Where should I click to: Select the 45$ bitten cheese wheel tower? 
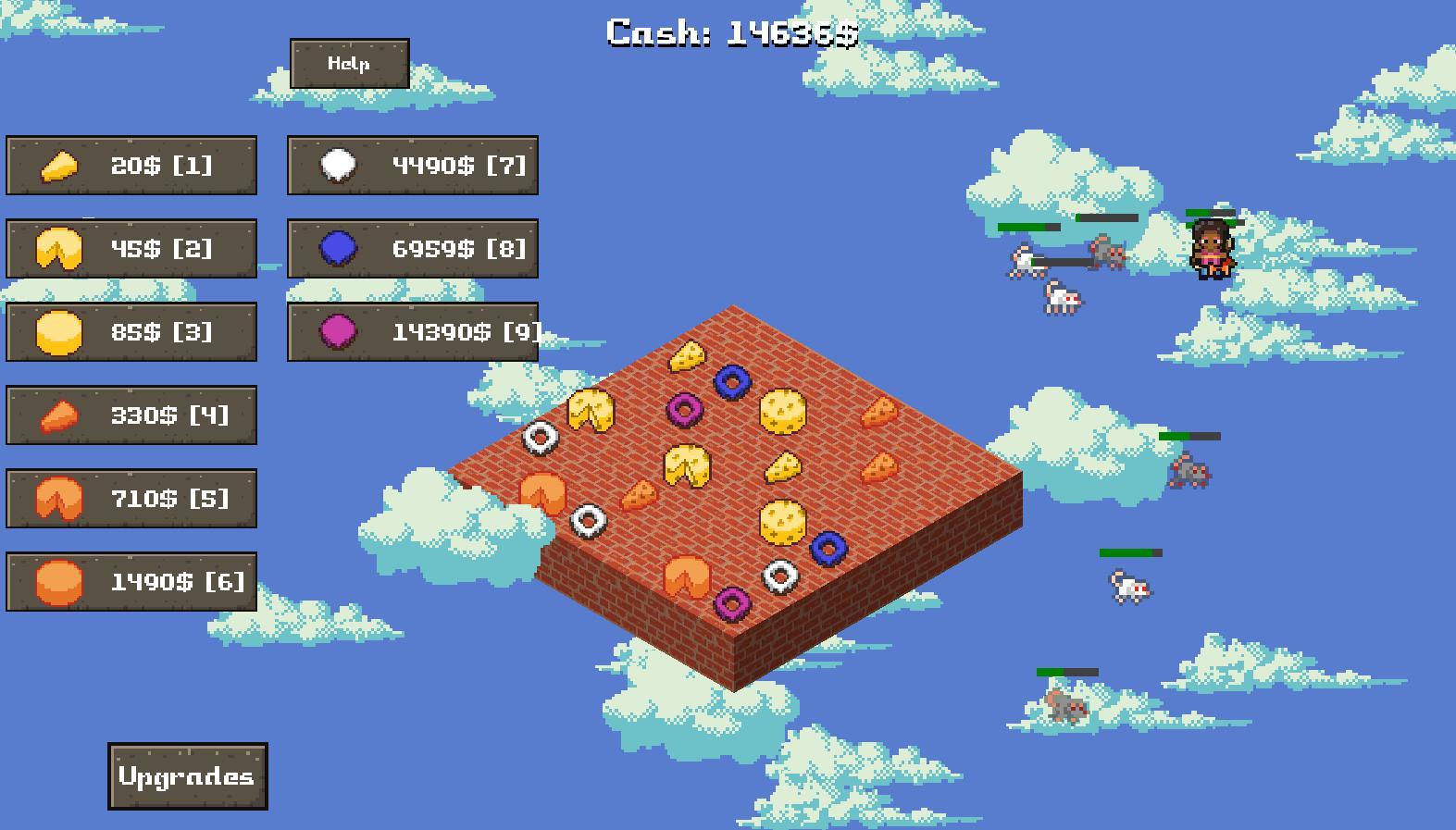click(131, 249)
